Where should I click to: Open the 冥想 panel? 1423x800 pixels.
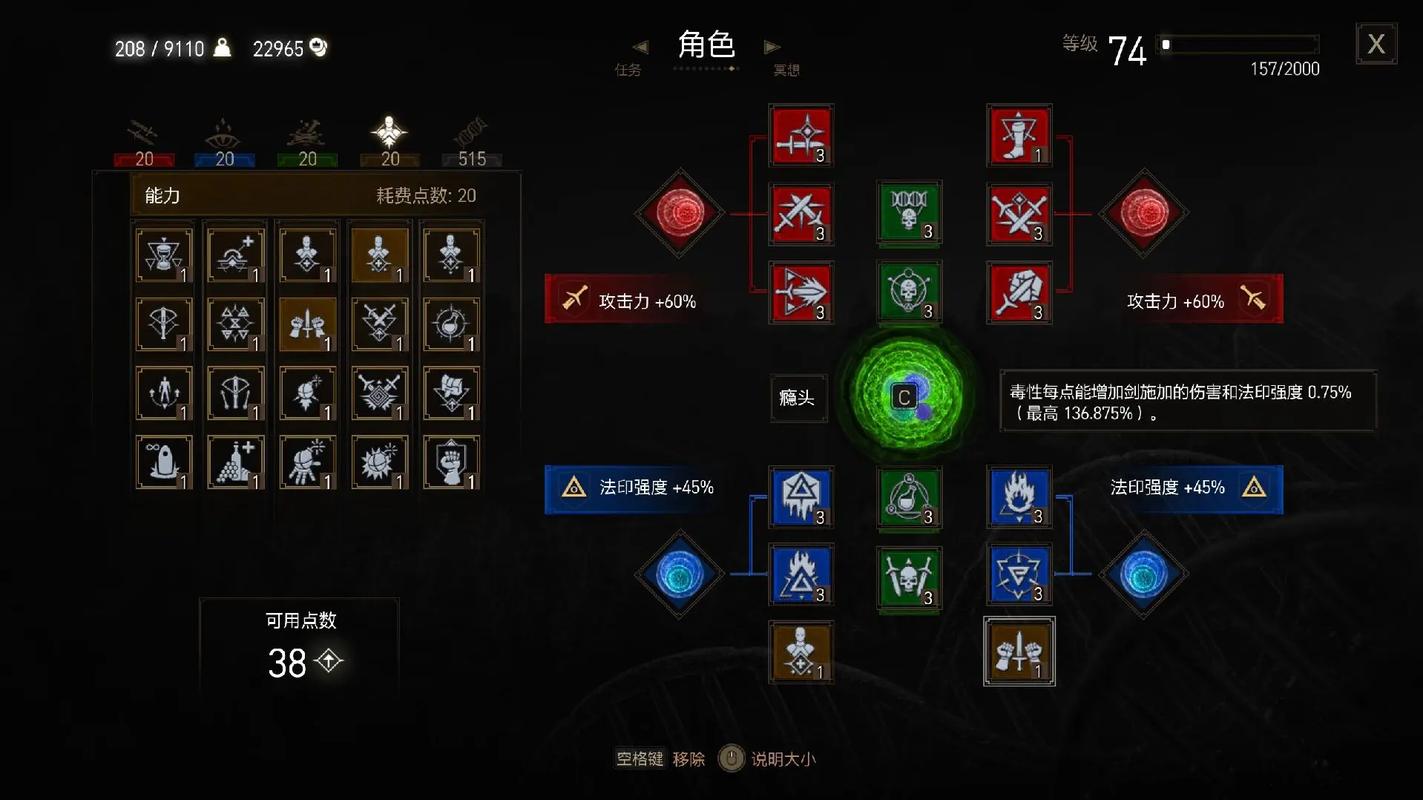(x=786, y=71)
